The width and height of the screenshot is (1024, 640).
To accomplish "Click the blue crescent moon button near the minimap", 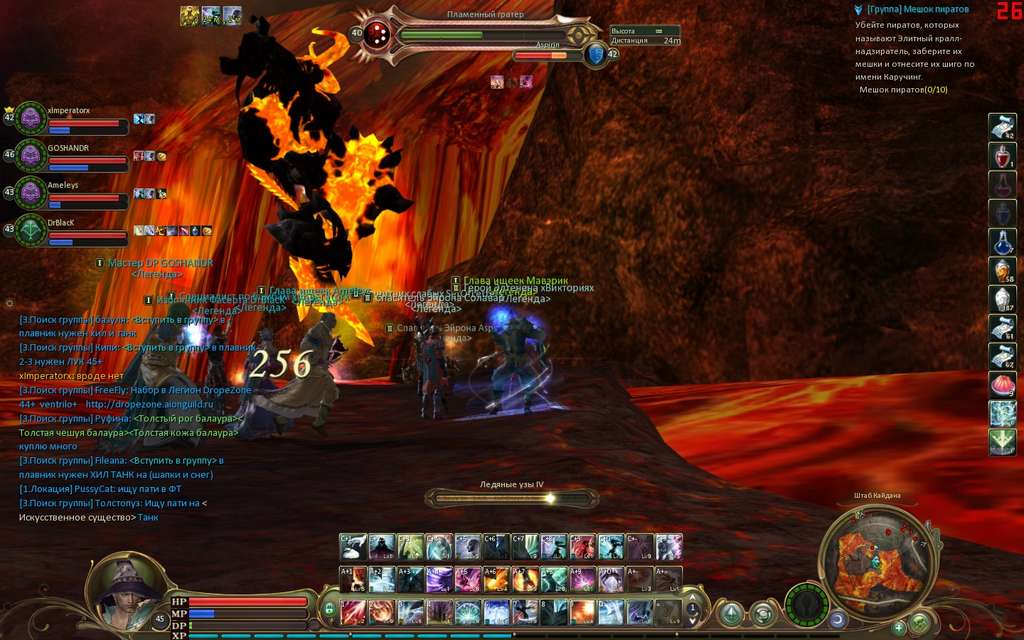I will (836, 620).
